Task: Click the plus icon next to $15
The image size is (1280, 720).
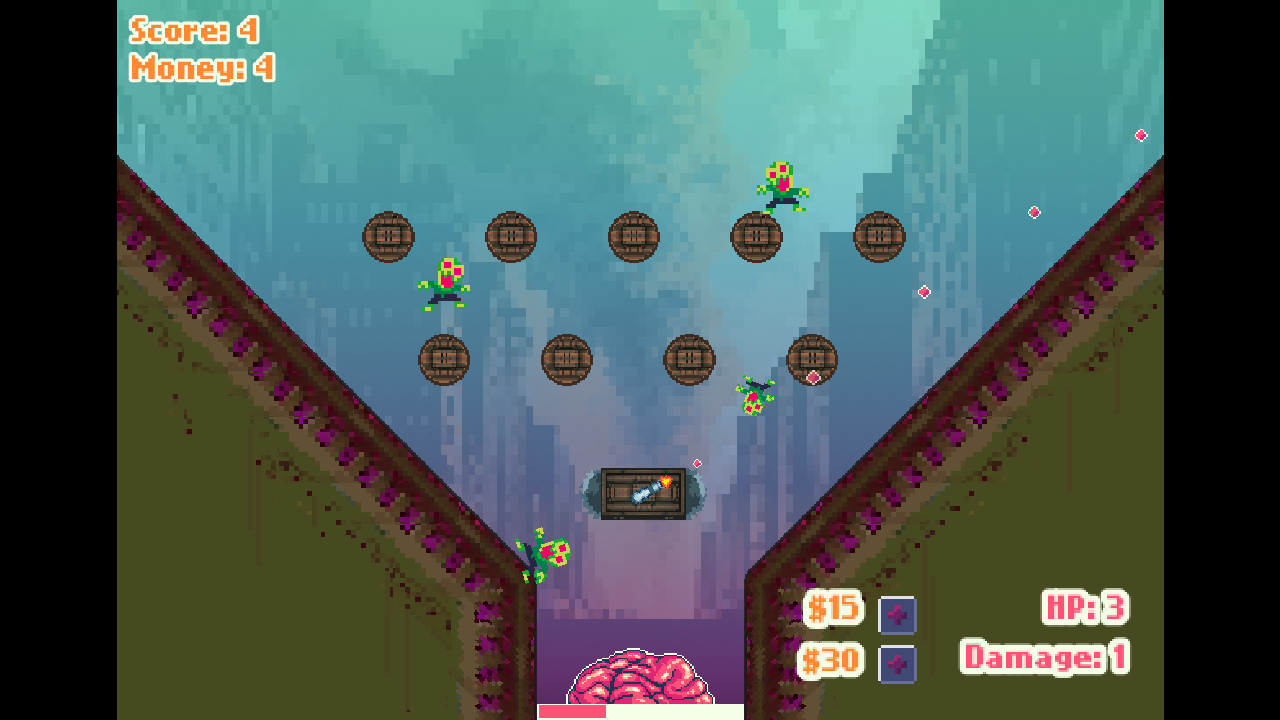Action: click(x=897, y=615)
